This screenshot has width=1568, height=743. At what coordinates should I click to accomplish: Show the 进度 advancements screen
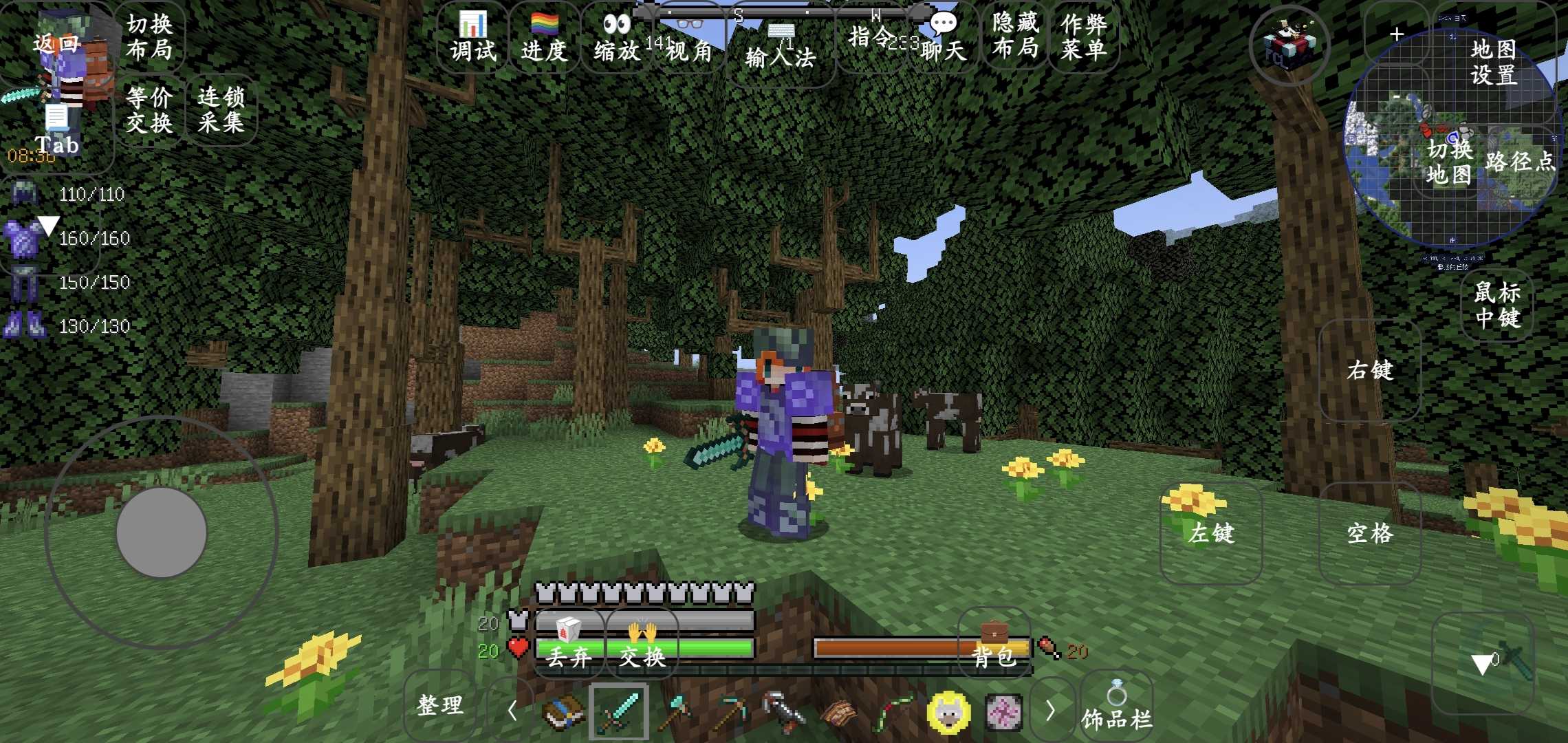544,39
